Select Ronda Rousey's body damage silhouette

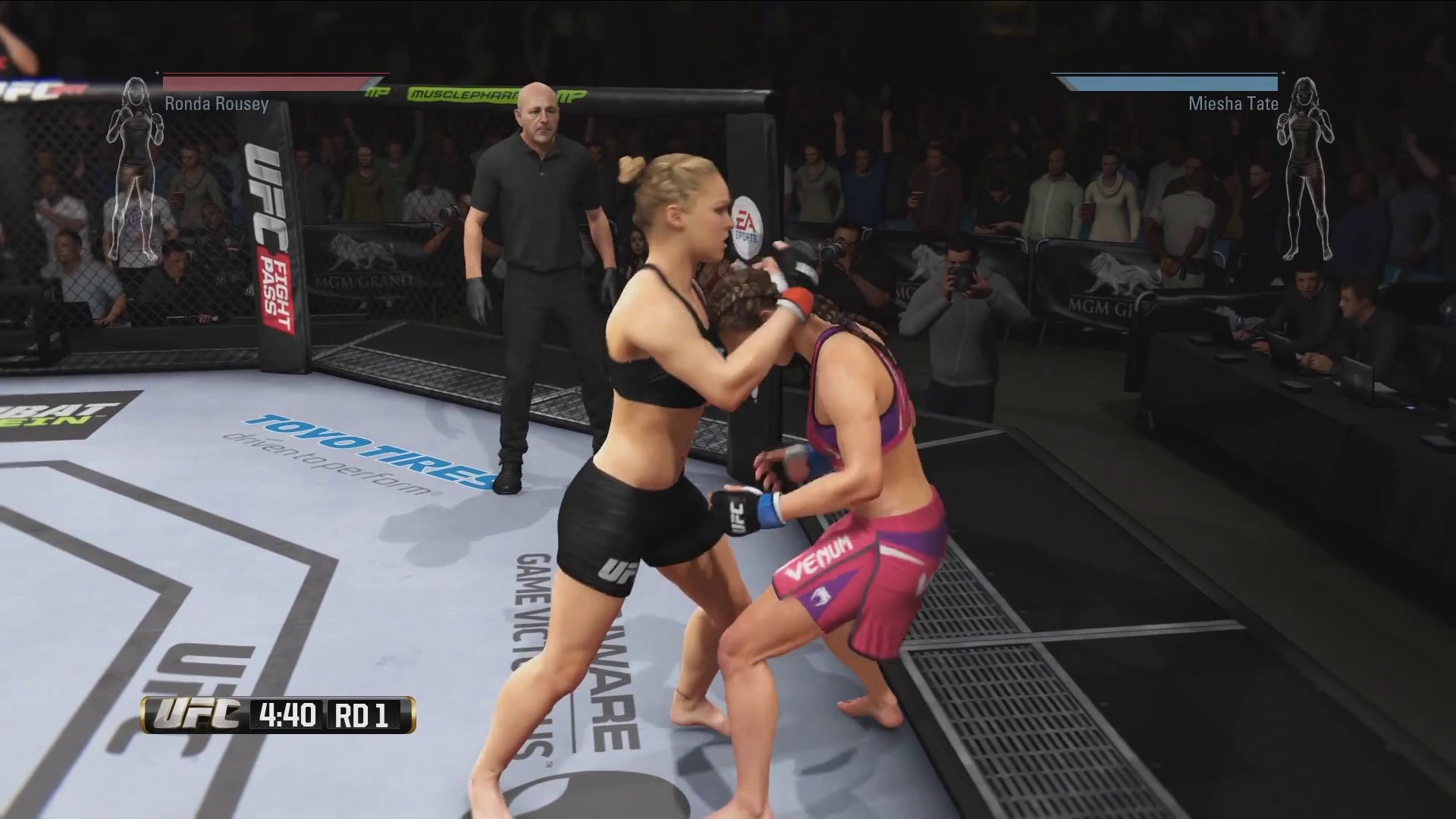click(x=135, y=168)
